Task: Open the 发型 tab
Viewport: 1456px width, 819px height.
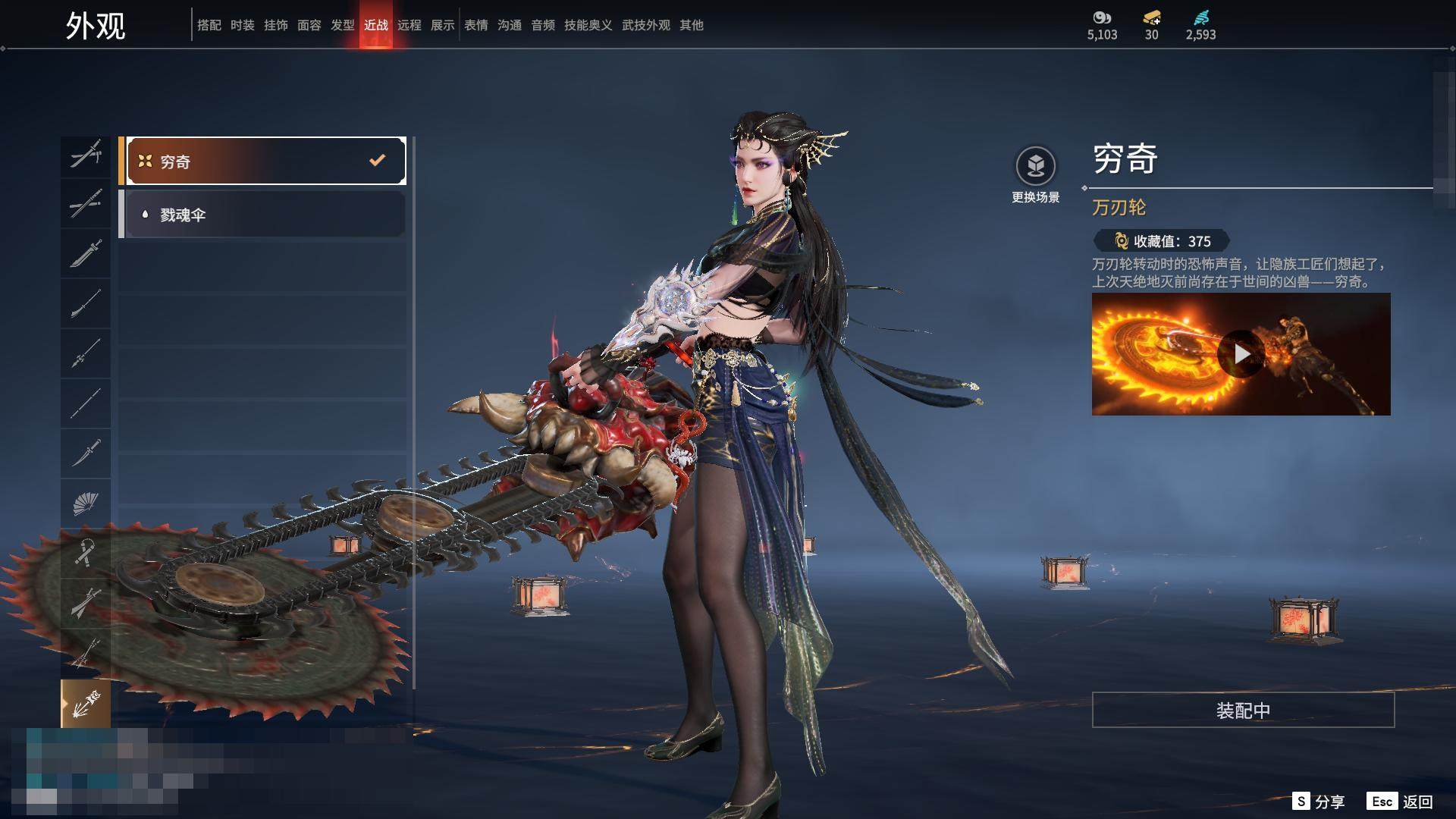Action: [342, 25]
